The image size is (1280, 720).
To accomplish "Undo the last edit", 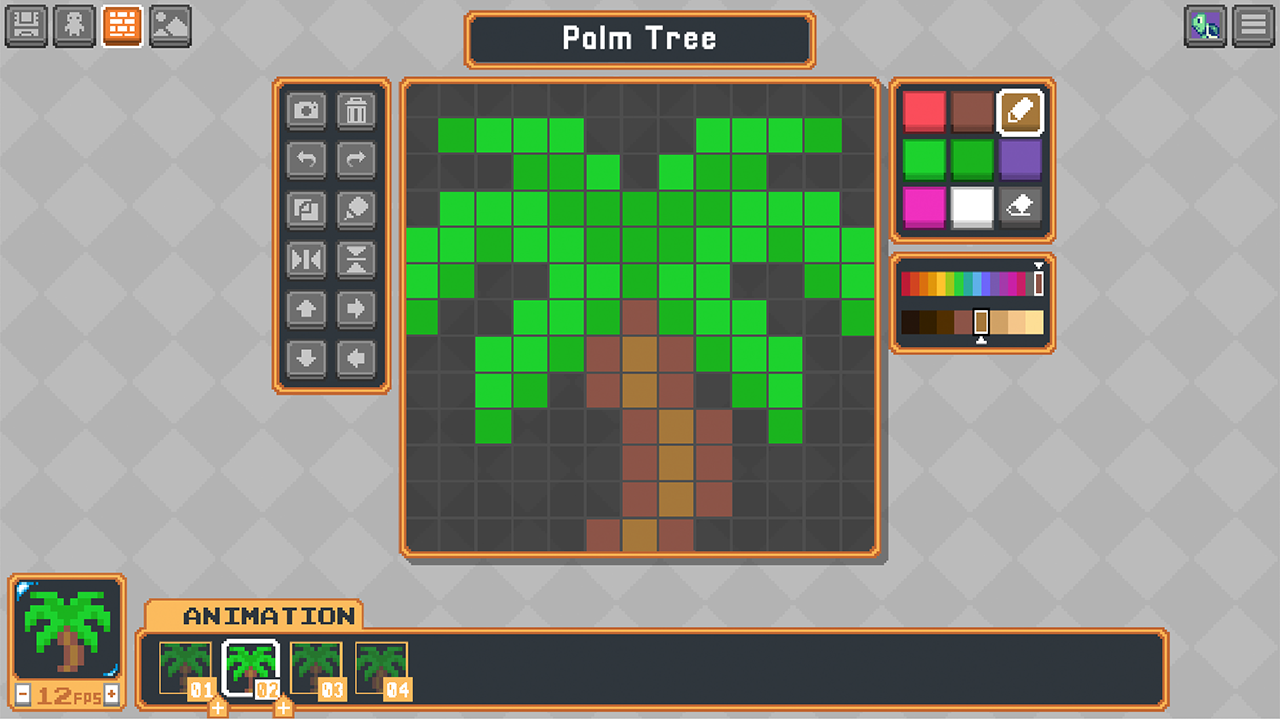I will (x=307, y=160).
